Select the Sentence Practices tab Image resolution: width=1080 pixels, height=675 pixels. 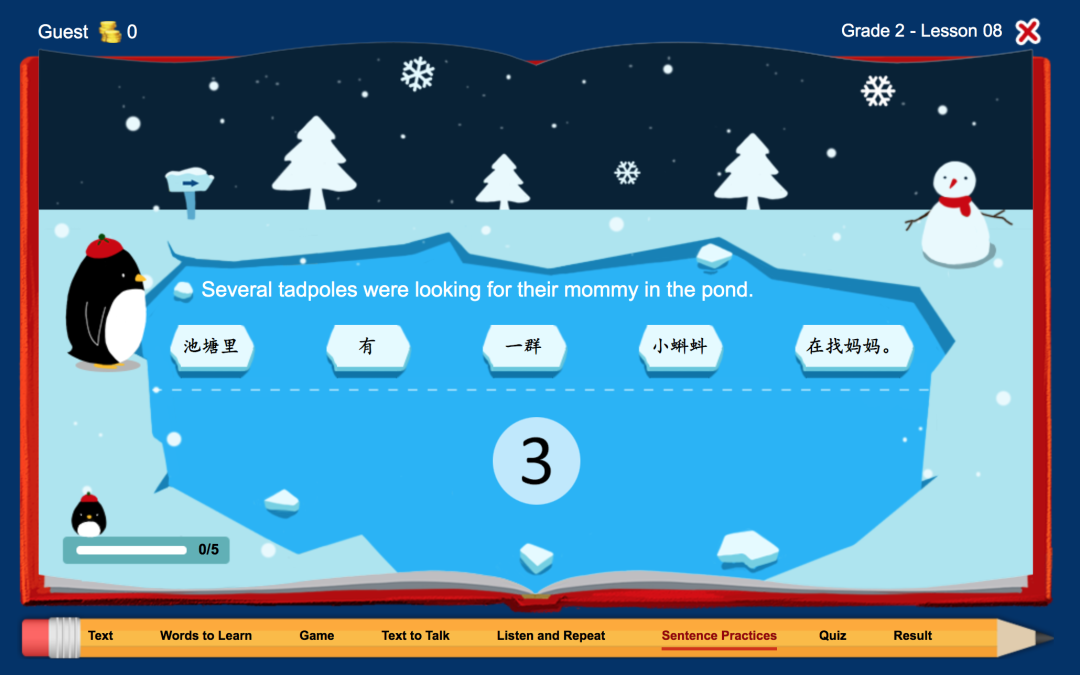pyautogui.click(x=719, y=636)
